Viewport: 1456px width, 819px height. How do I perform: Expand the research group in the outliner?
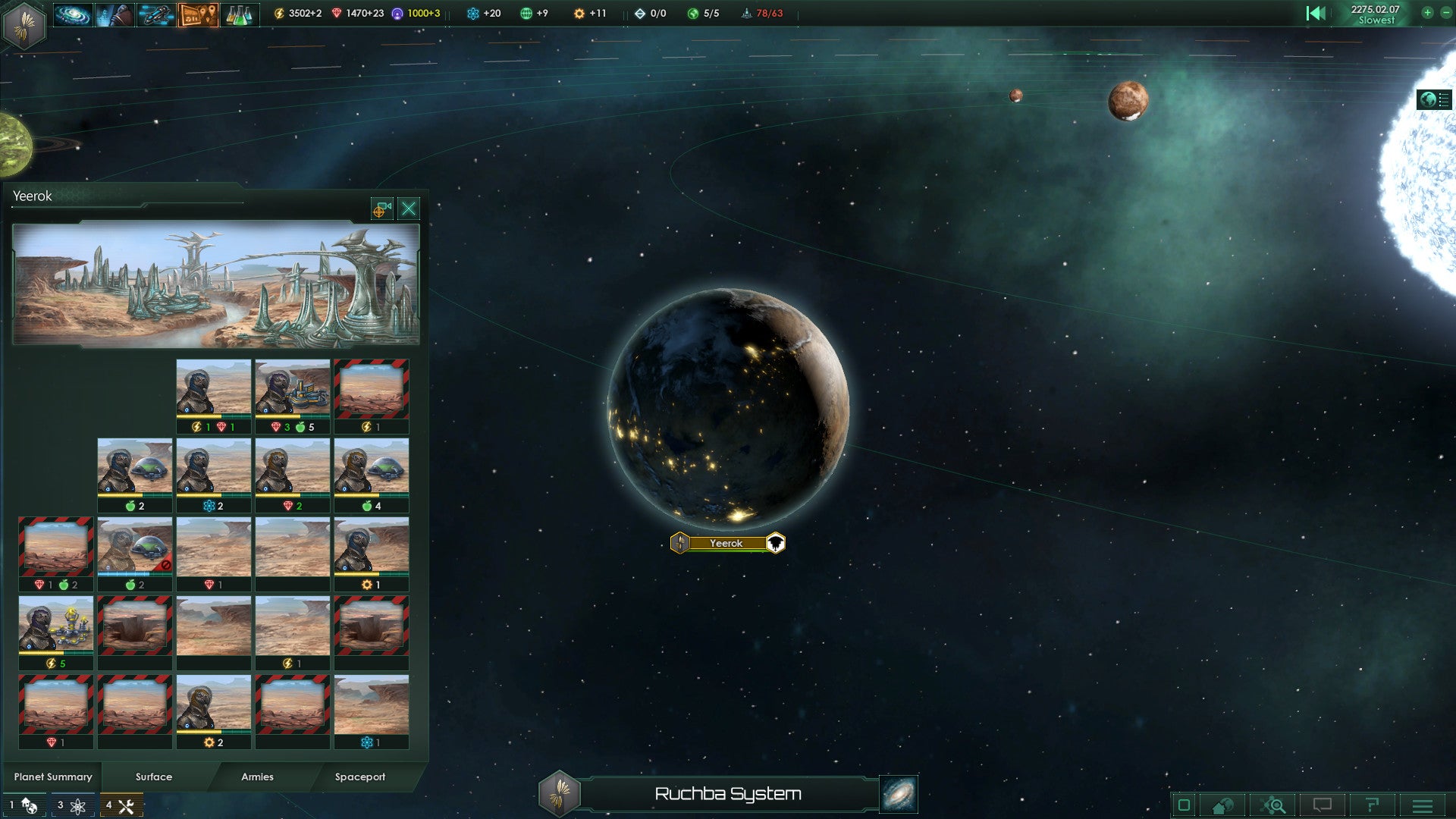[x=72, y=805]
